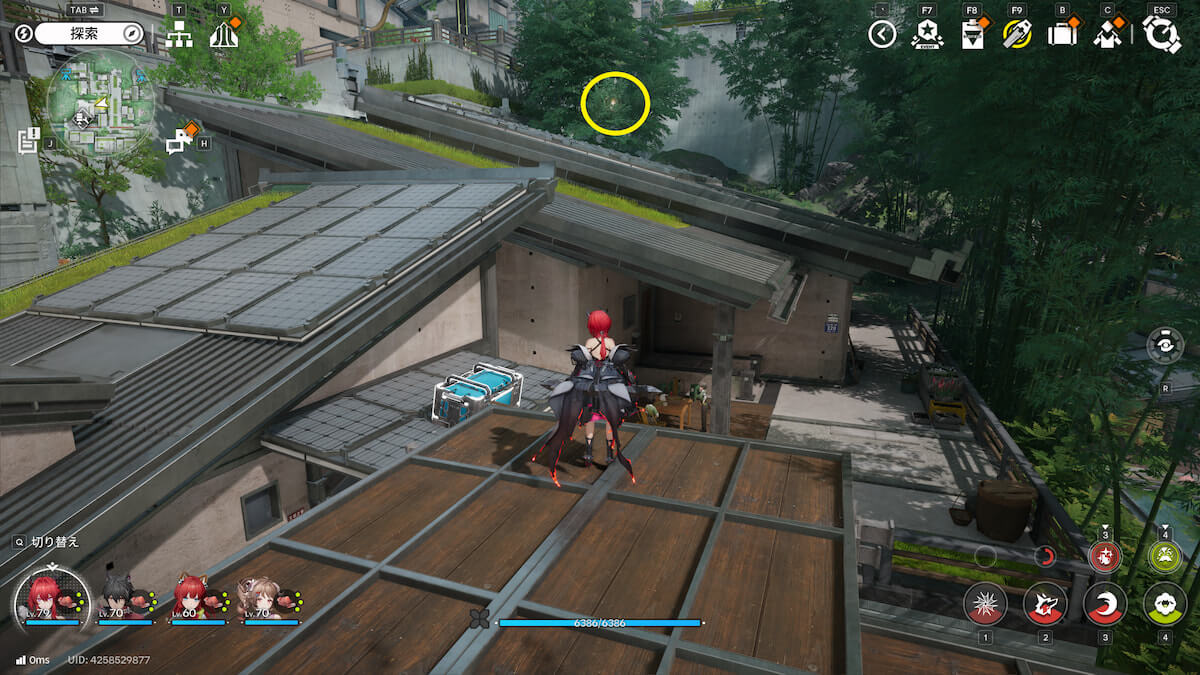Image resolution: width=1200 pixels, height=675 pixels.
Task: Open the clipboard mission icon
Action: 971,35
